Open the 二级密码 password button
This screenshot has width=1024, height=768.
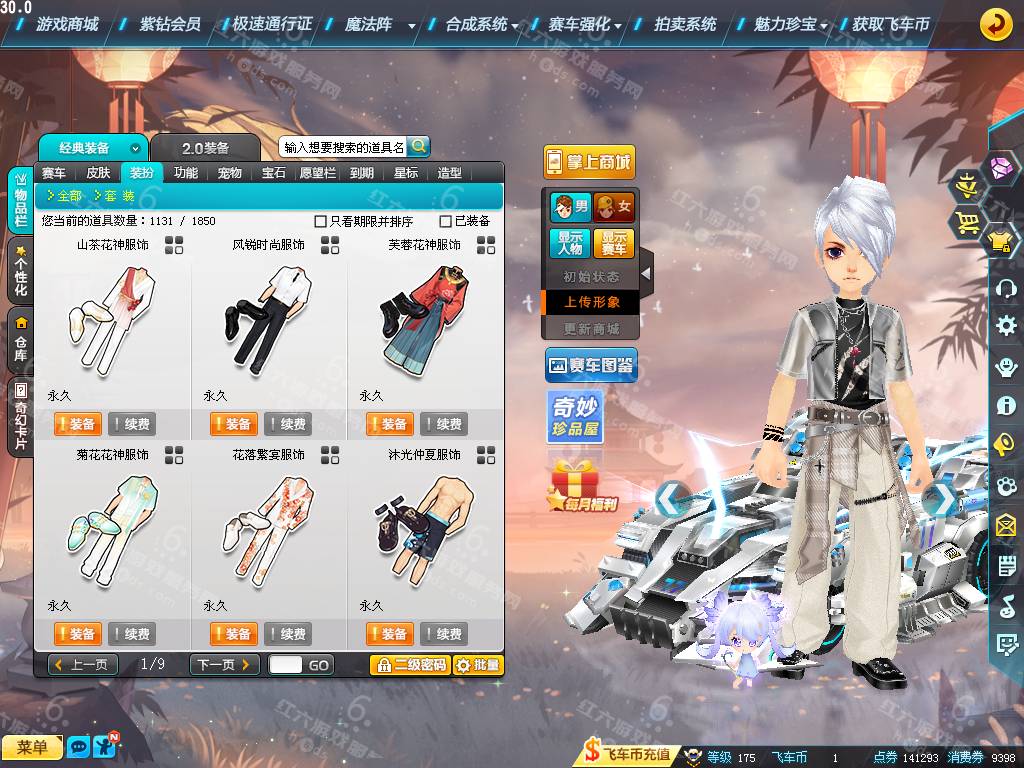click(x=409, y=665)
